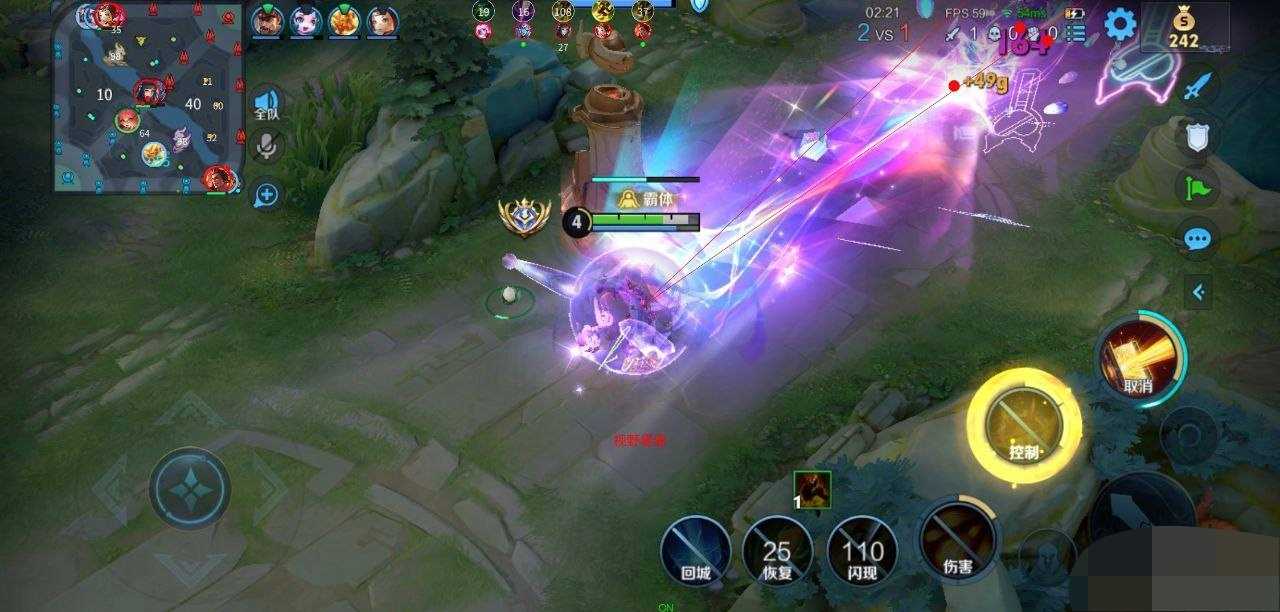Activate the 控制 control skill
Viewport: 1280px width, 612px height.
click(x=1024, y=426)
